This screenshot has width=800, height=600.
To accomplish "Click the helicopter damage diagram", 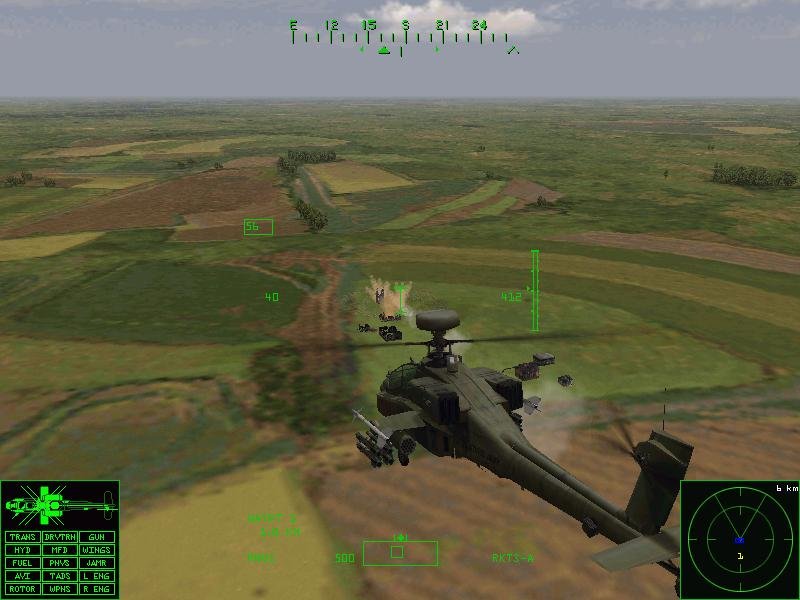I will click(59, 505).
